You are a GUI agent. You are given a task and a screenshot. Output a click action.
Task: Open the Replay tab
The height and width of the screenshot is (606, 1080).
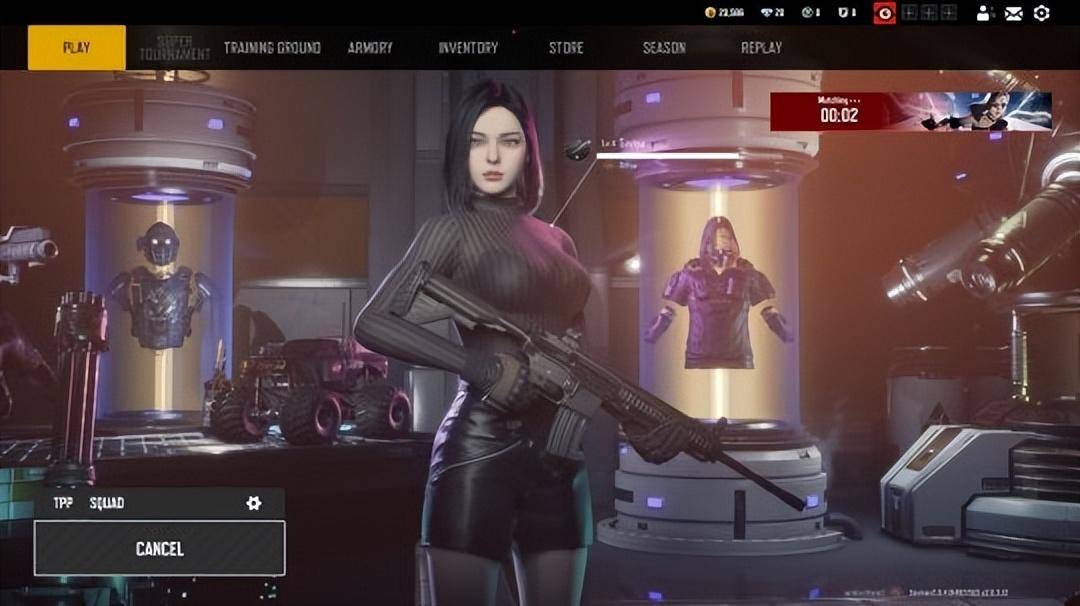point(761,47)
